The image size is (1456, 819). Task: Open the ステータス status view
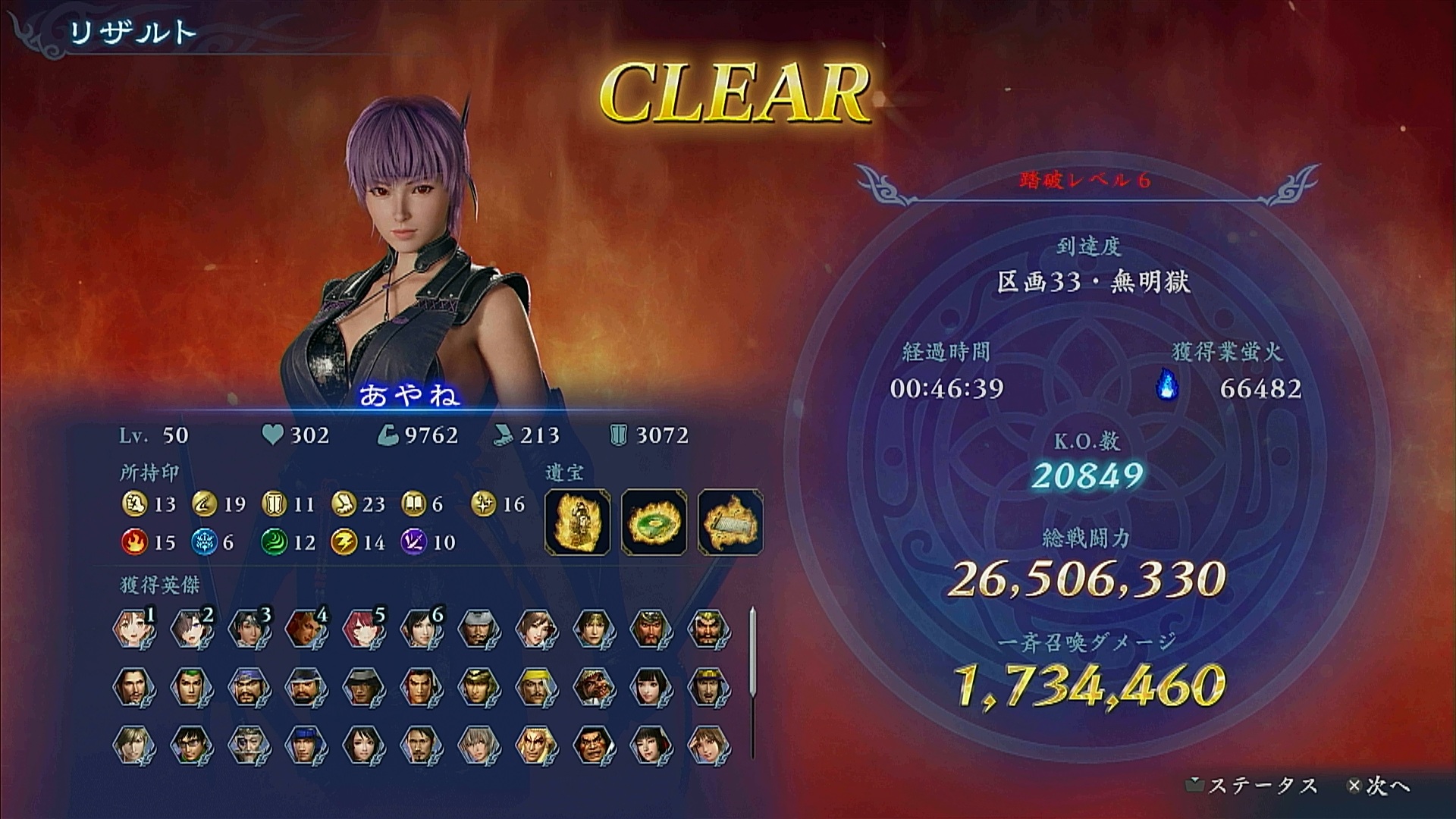pos(1255,786)
